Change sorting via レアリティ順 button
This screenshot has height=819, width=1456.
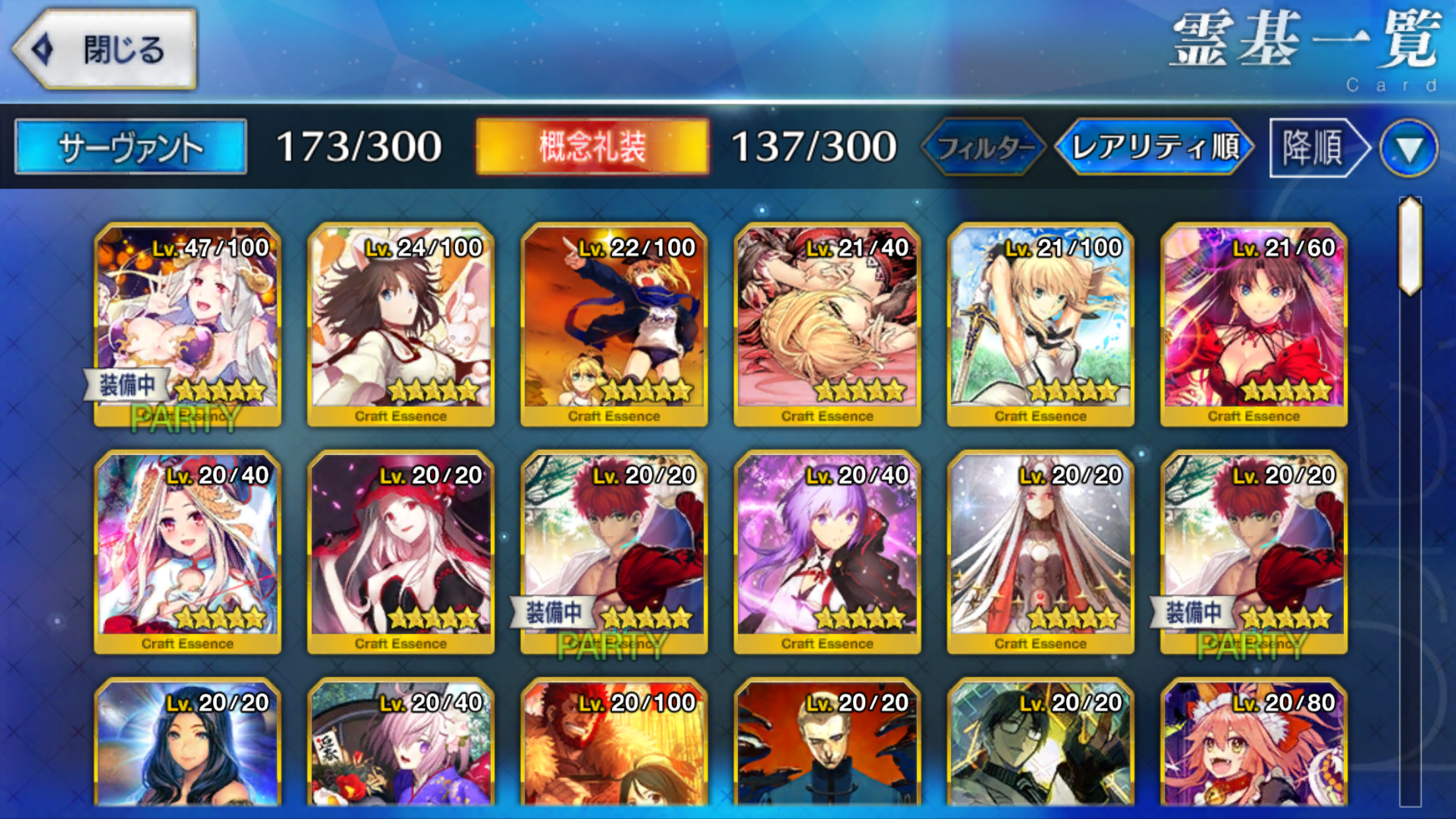[x=1155, y=147]
